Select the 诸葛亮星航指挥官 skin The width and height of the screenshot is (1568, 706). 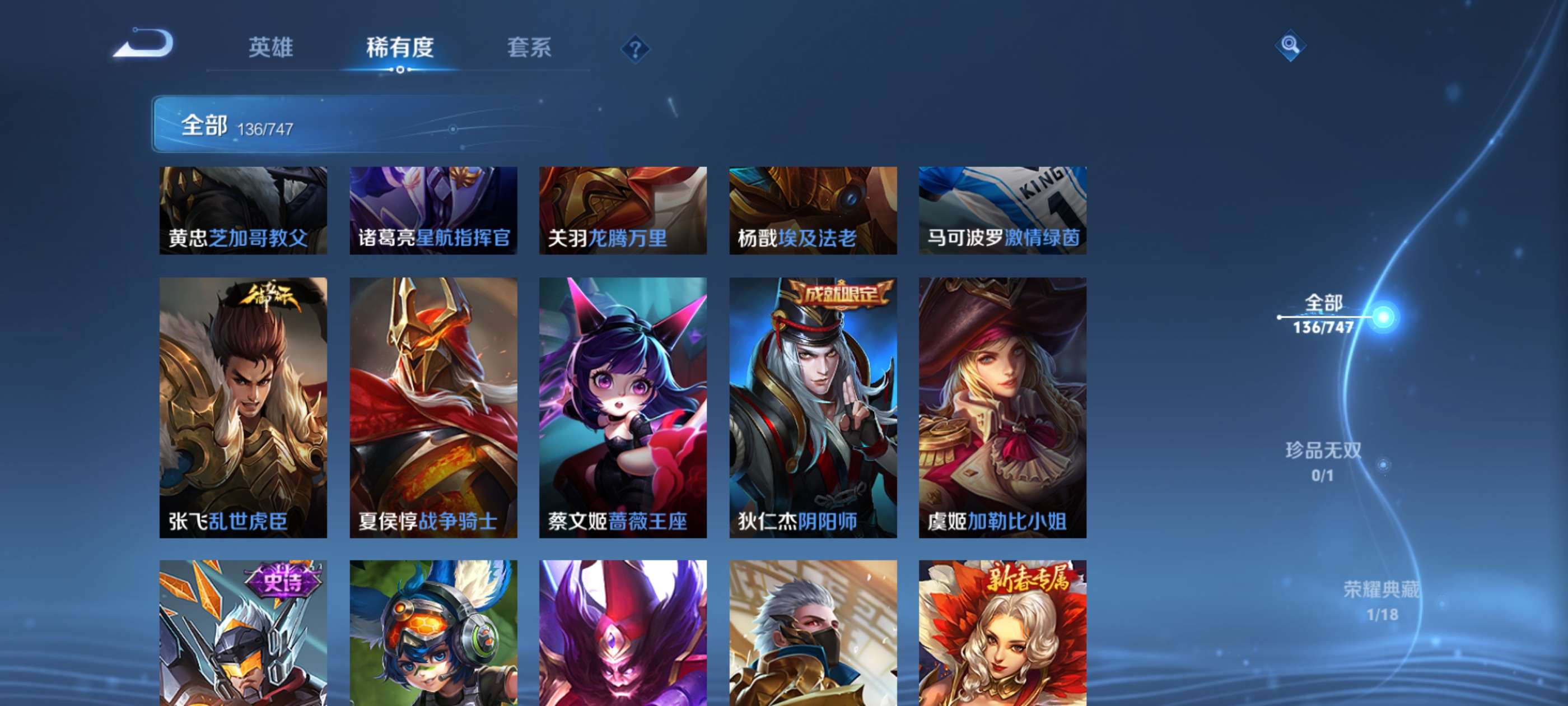pos(433,210)
